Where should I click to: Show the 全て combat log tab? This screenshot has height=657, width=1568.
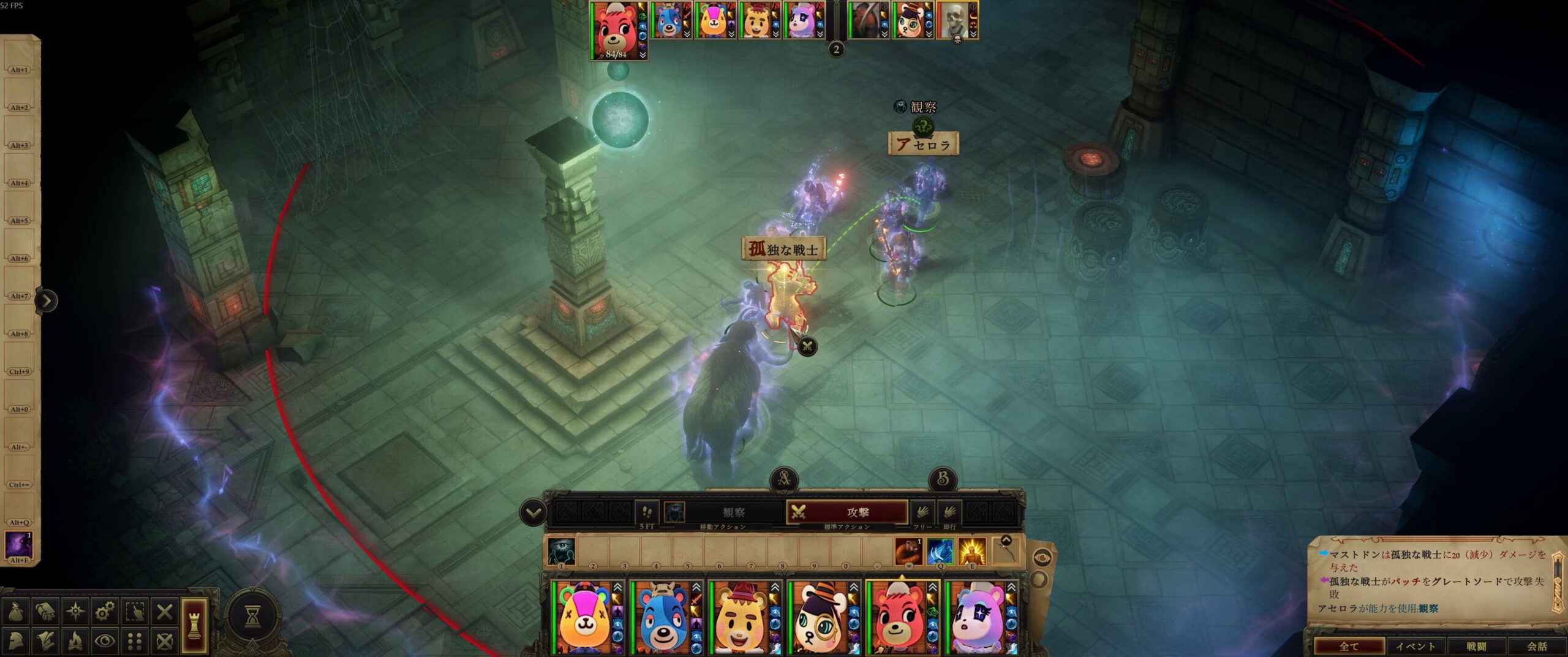click(x=1349, y=646)
